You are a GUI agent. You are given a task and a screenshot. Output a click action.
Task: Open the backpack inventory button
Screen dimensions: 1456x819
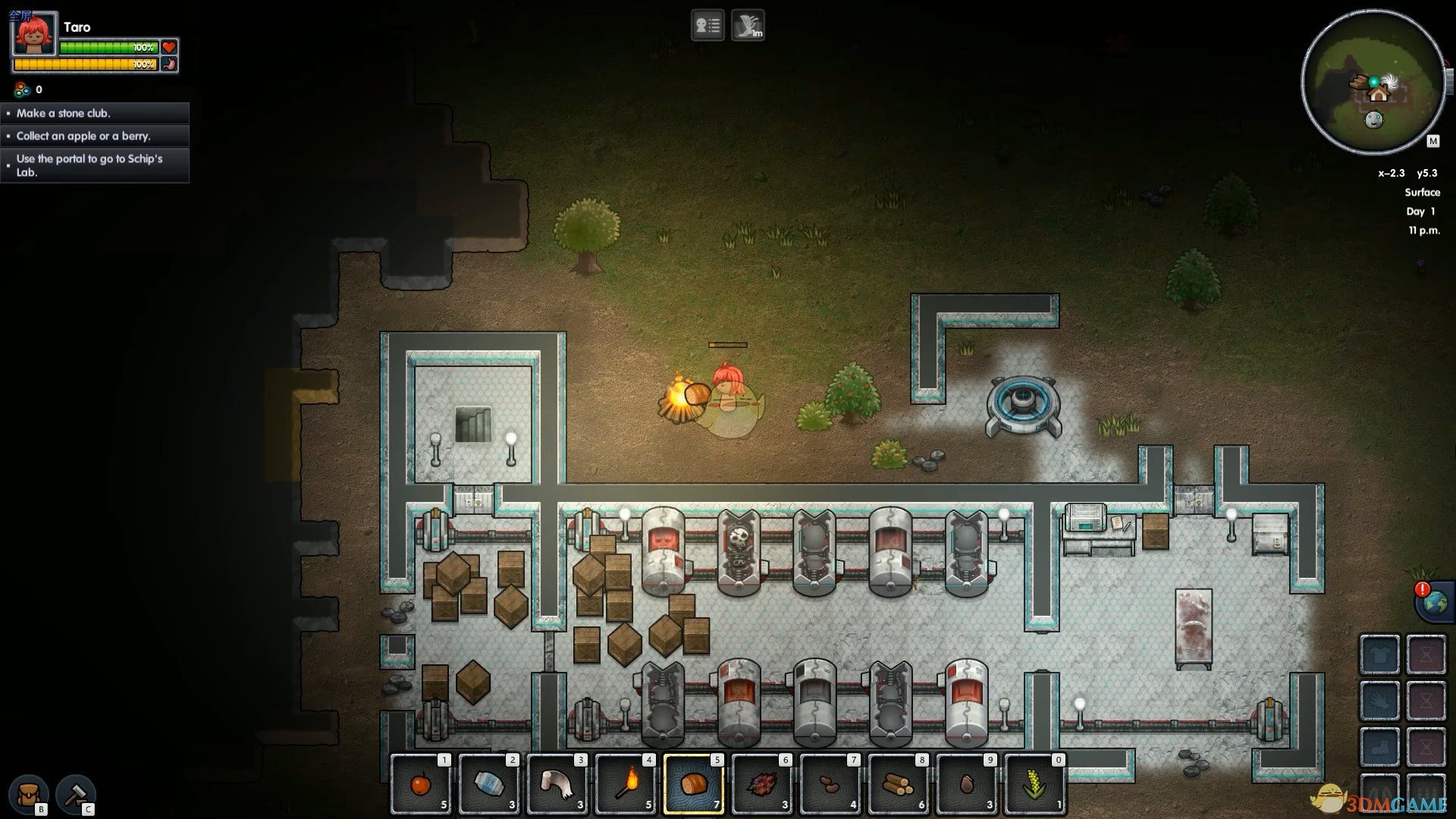(30, 793)
